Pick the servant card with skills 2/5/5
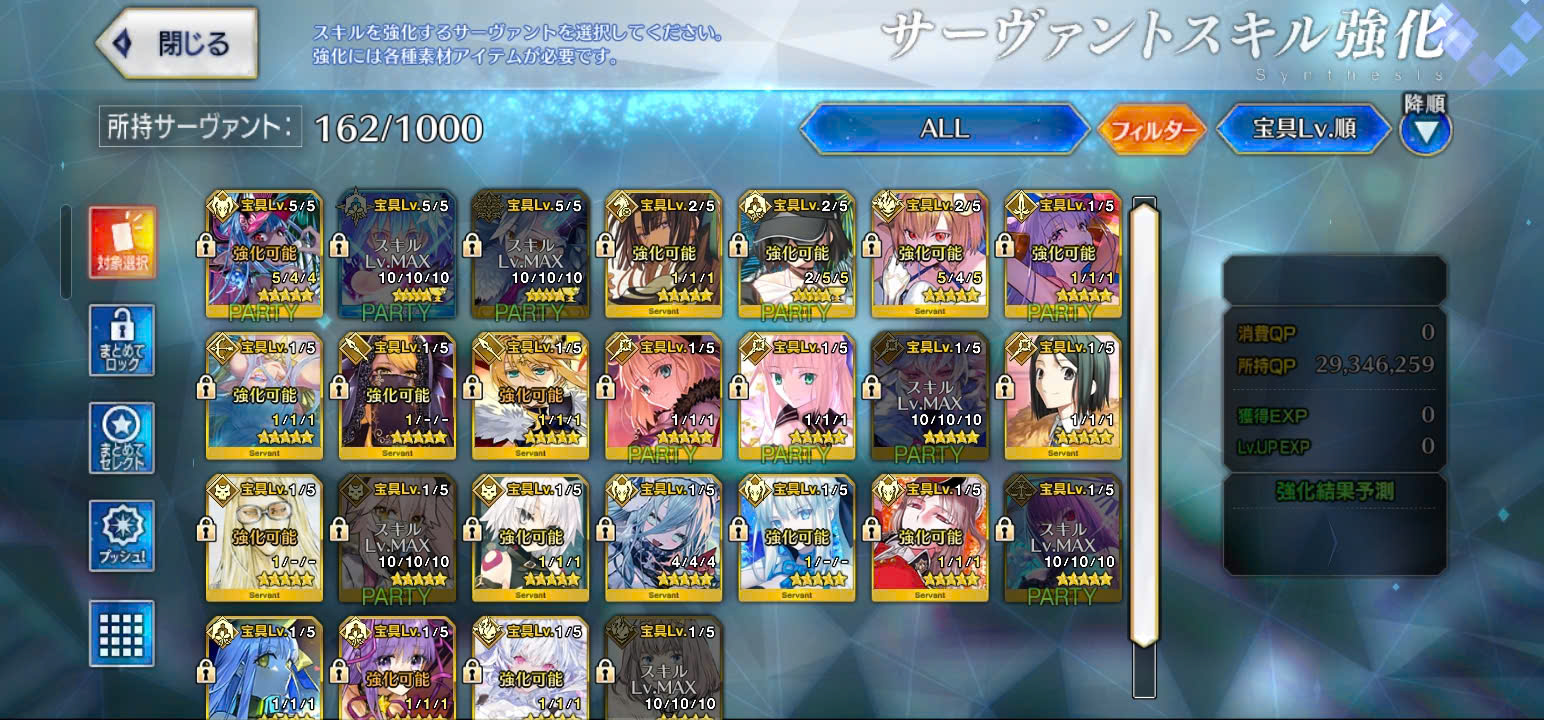Viewport: 1544px width, 720px height. [797, 251]
